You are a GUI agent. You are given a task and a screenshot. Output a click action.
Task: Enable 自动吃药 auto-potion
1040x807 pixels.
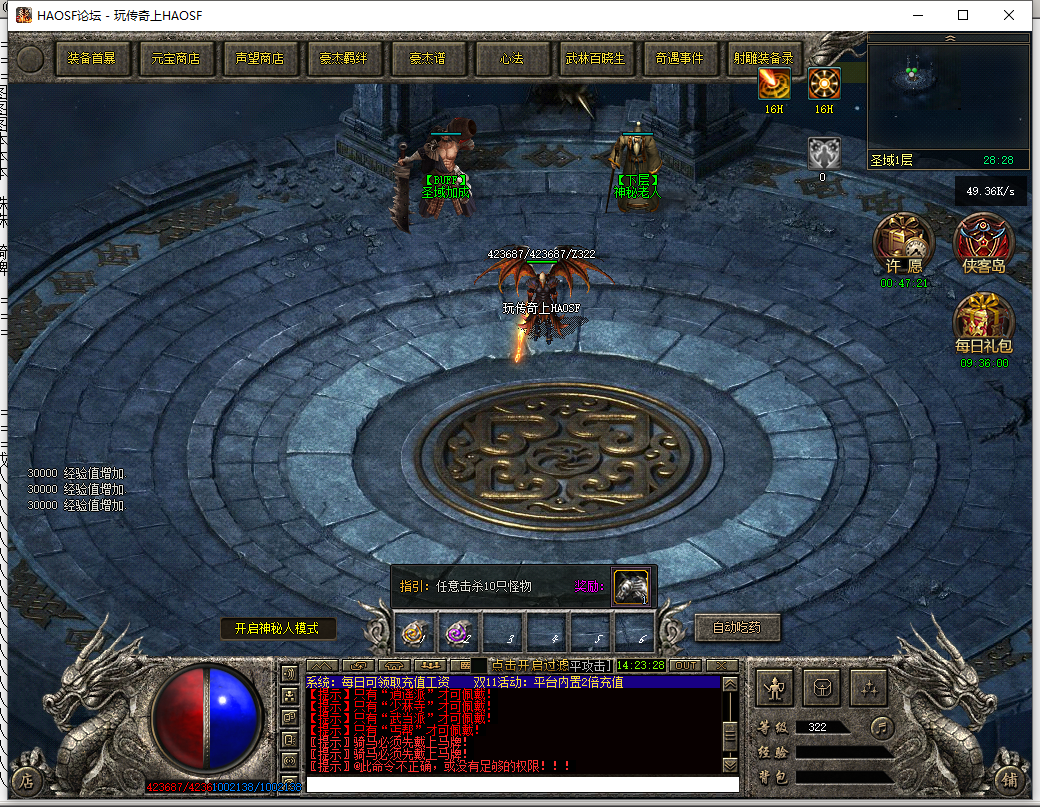(x=737, y=628)
